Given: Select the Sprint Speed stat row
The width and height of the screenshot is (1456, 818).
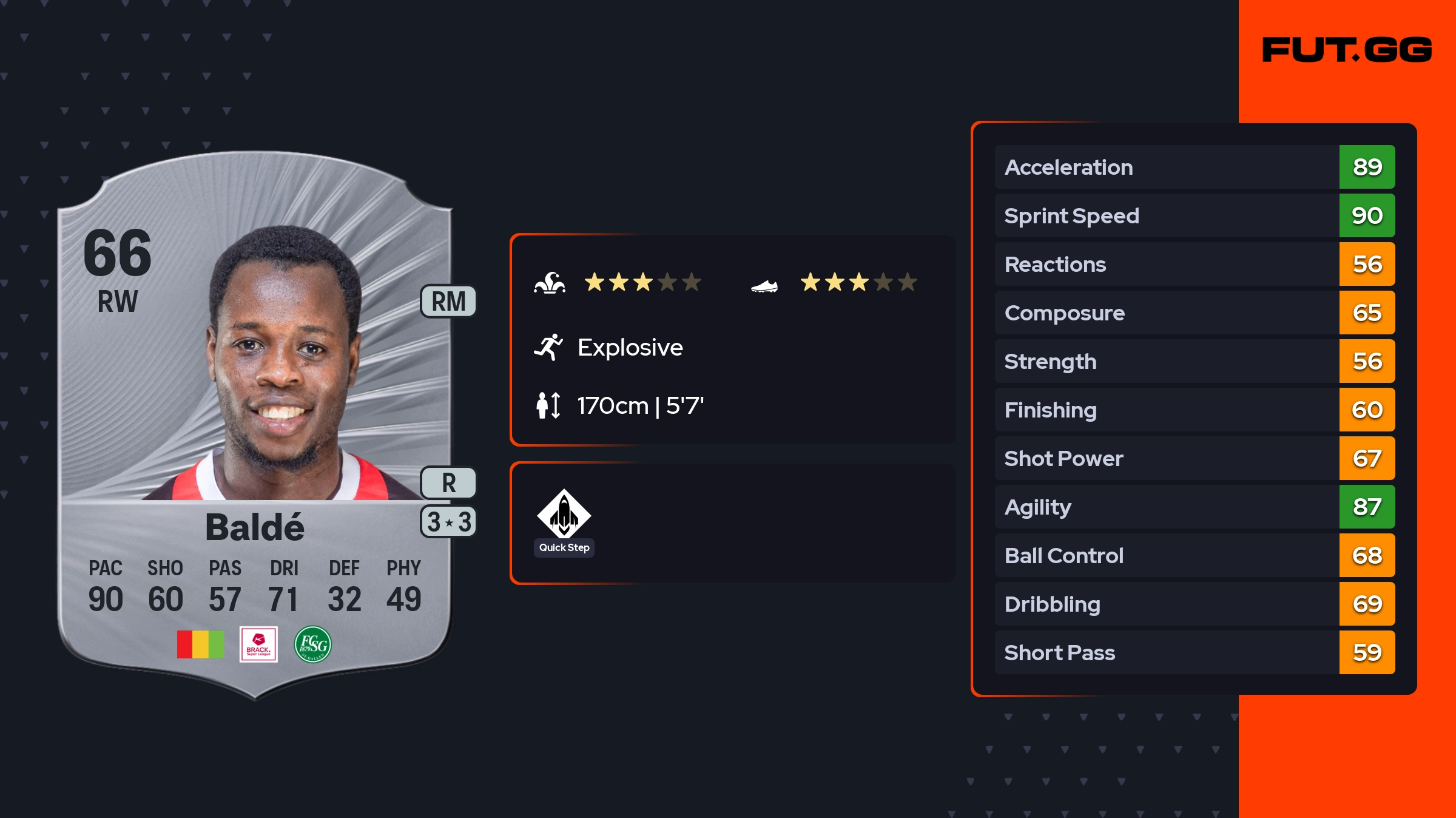Looking at the screenshot, I should (x=1194, y=215).
